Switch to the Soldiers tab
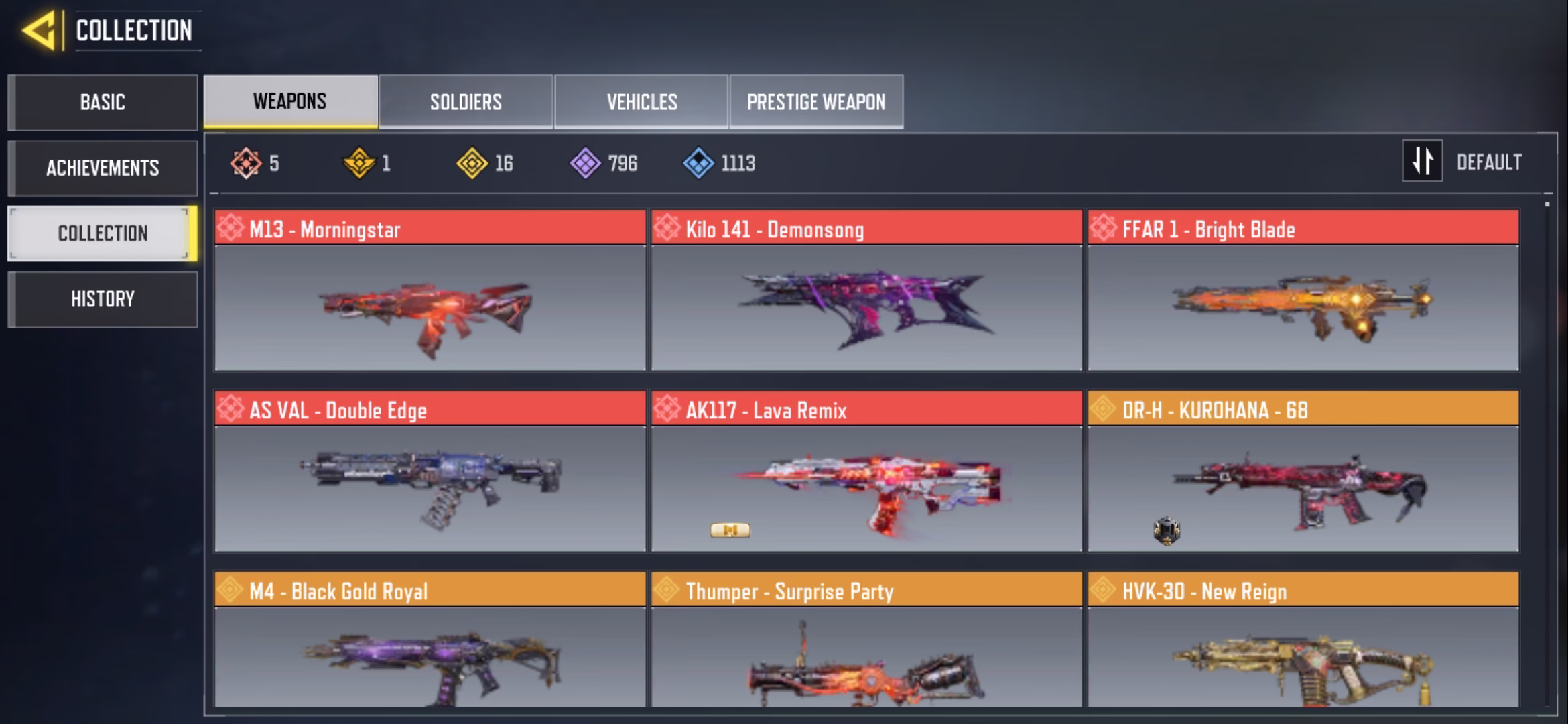Viewport: 1568px width, 724px height. (466, 102)
